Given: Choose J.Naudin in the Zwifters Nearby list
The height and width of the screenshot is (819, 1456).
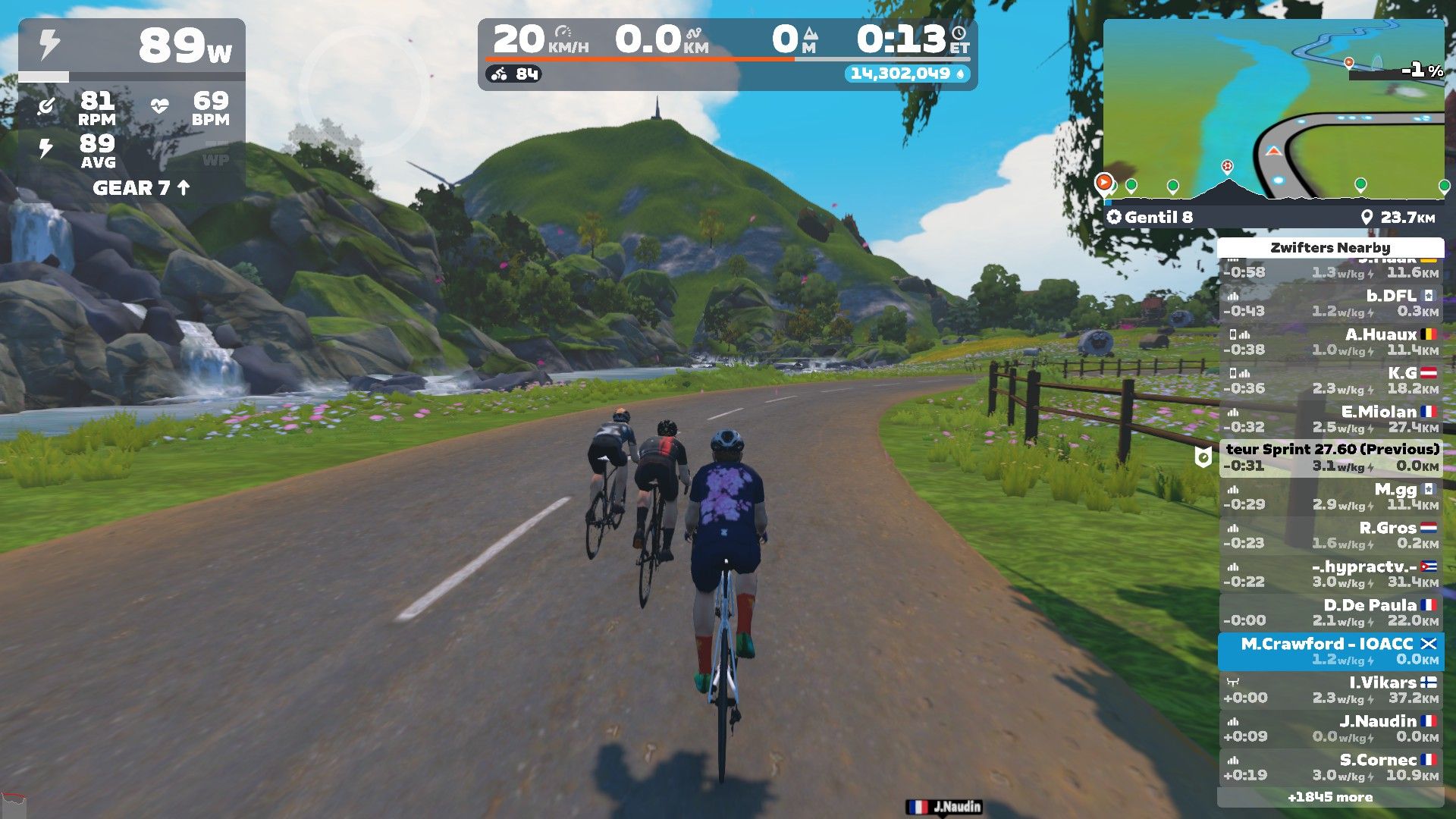Looking at the screenshot, I should pyautogui.click(x=1331, y=728).
